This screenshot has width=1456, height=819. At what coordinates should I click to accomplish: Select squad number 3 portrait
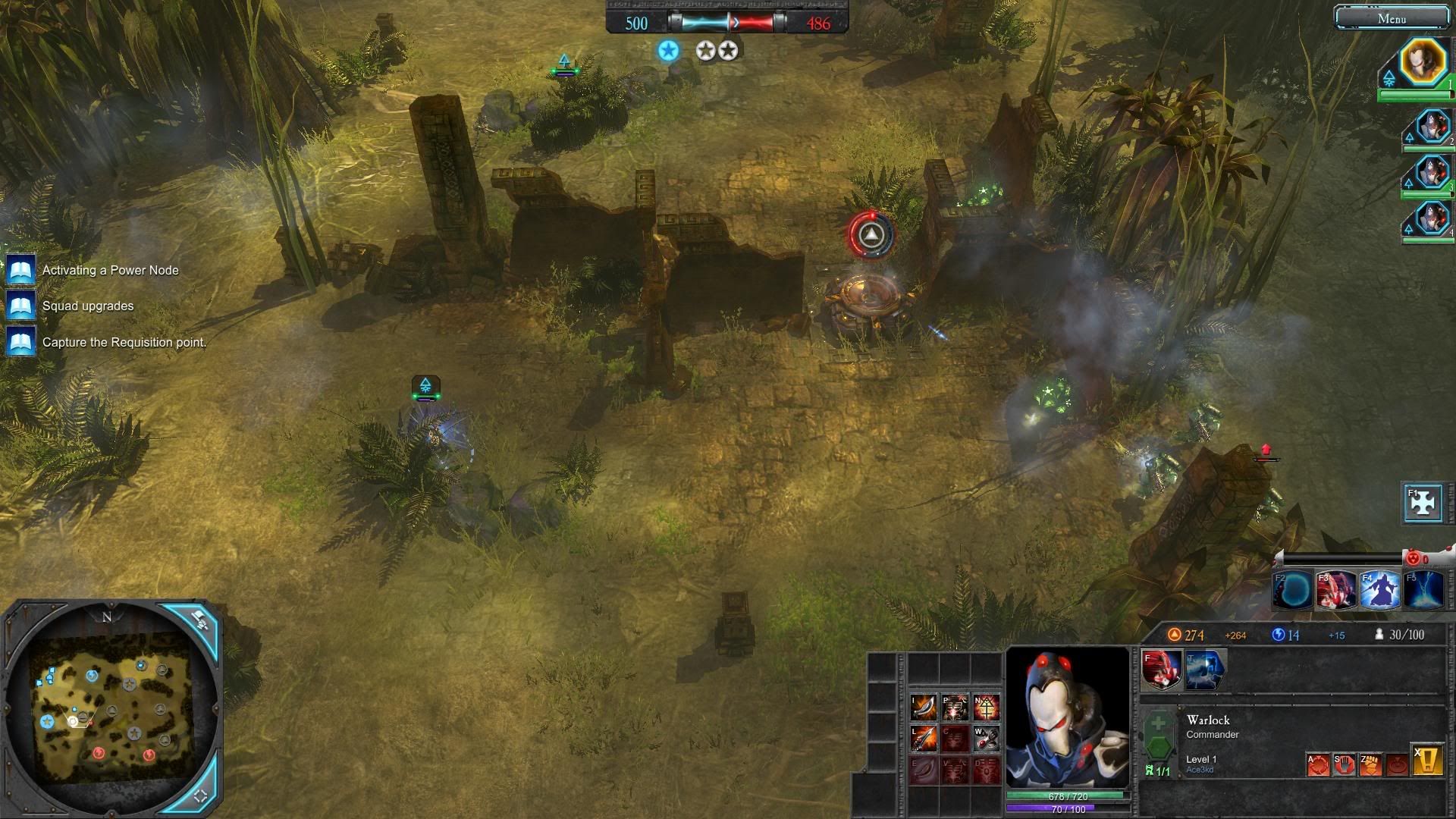[1432, 172]
